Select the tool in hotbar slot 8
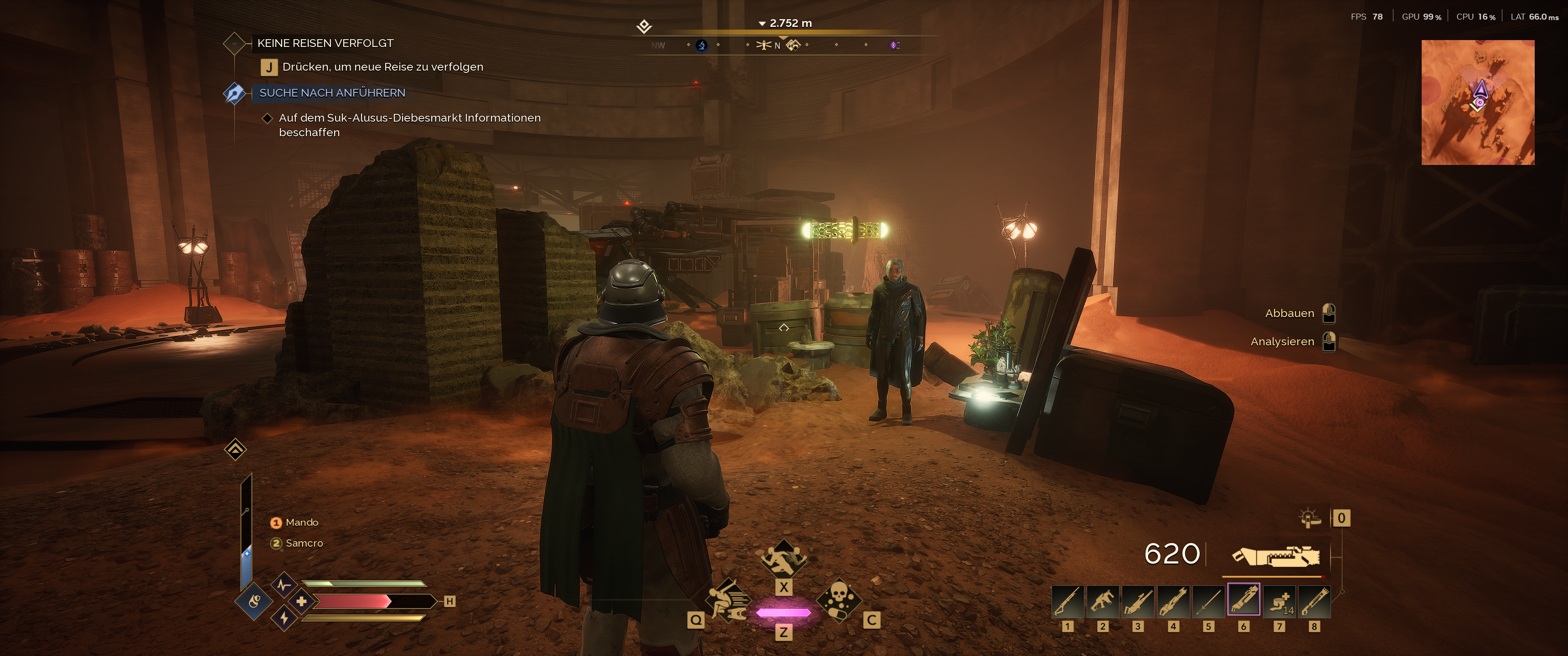 point(1314,601)
